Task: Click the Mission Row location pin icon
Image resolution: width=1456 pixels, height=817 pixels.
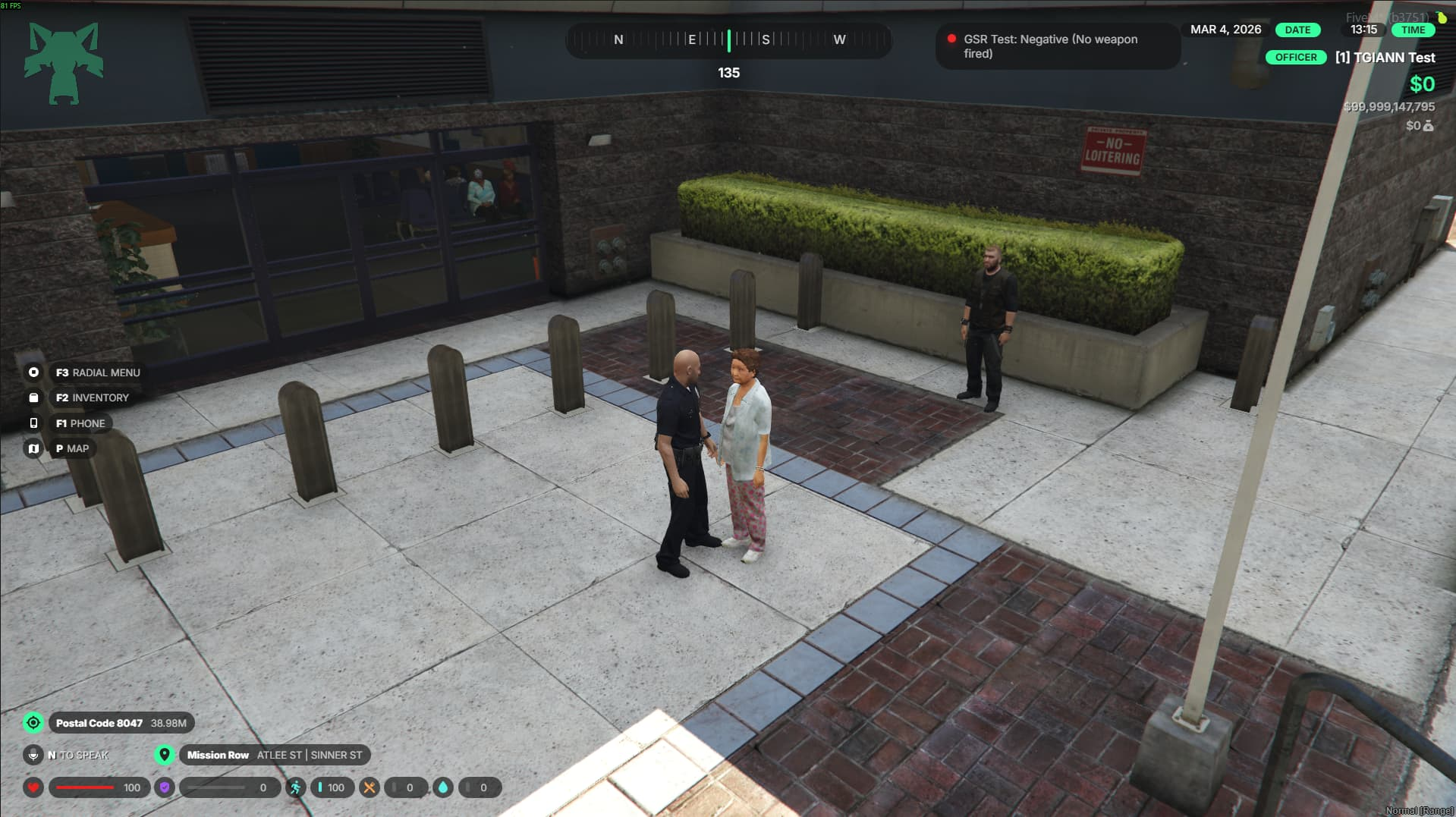Action: click(x=164, y=755)
